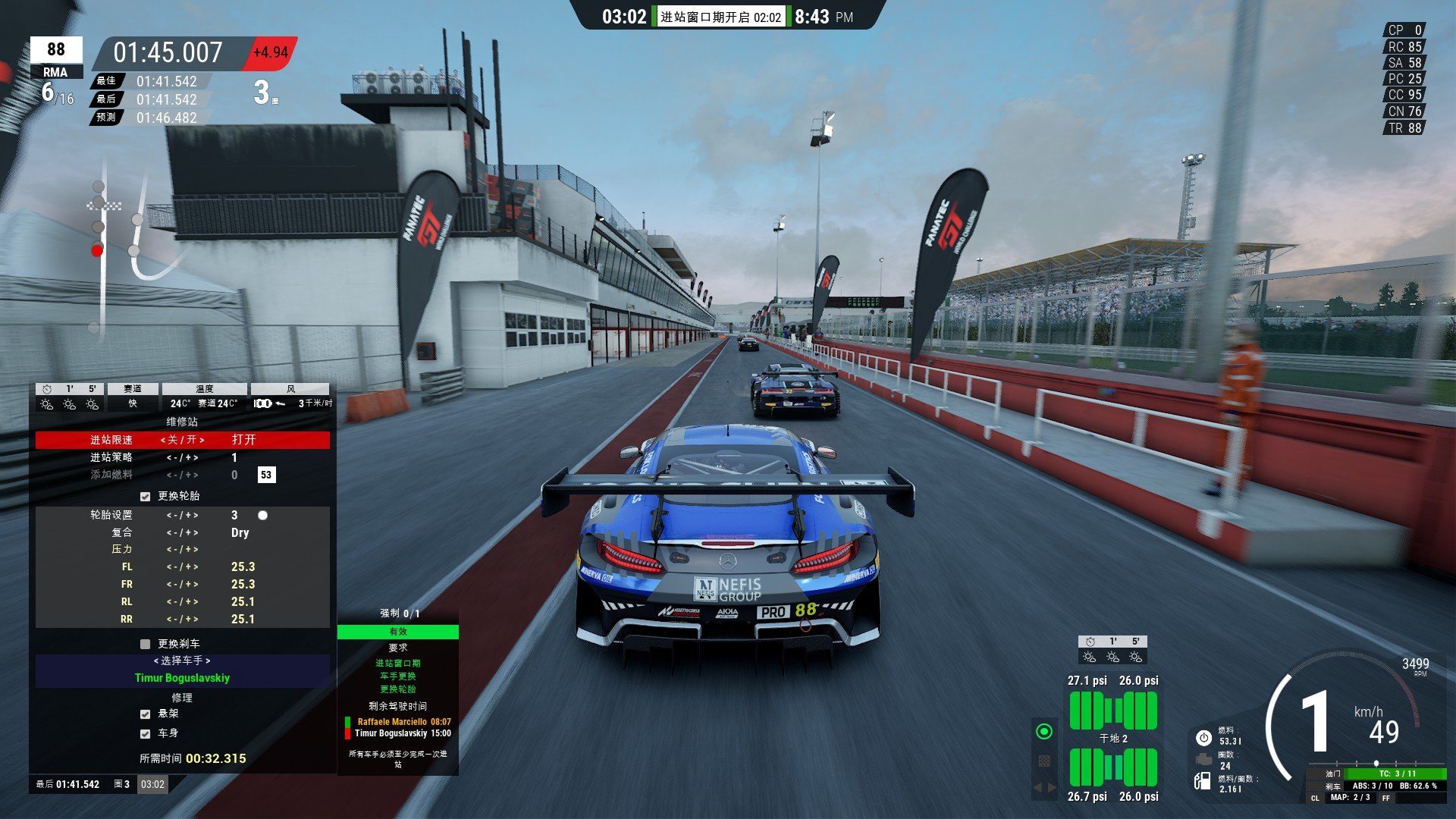Toggle the 进站限速 pit limiter row

tap(182, 440)
